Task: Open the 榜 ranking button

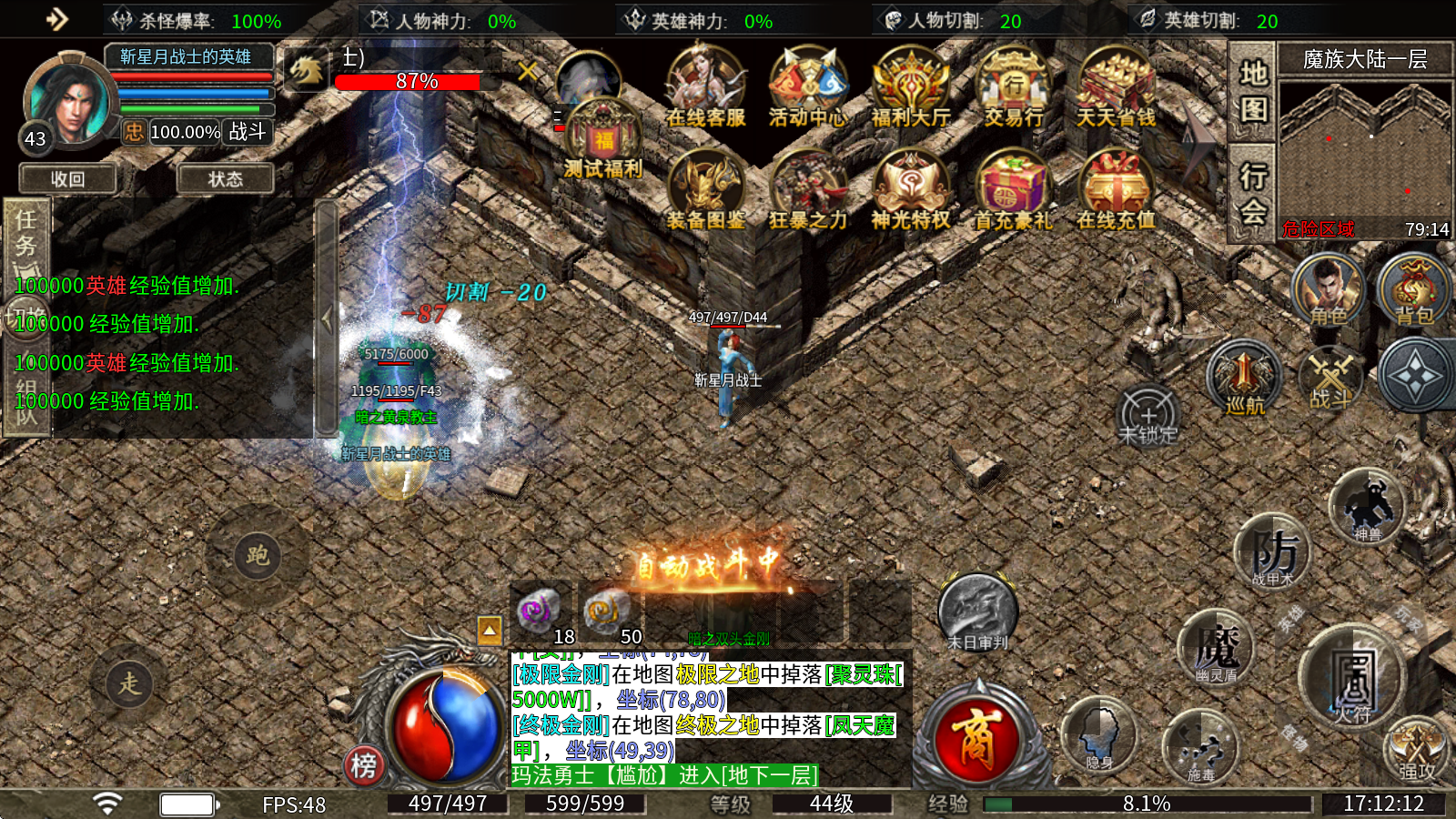Action: (x=363, y=765)
